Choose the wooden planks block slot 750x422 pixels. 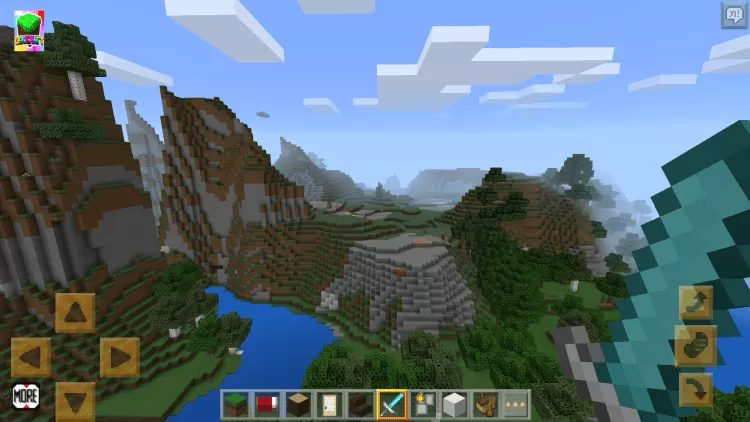(297, 404)
